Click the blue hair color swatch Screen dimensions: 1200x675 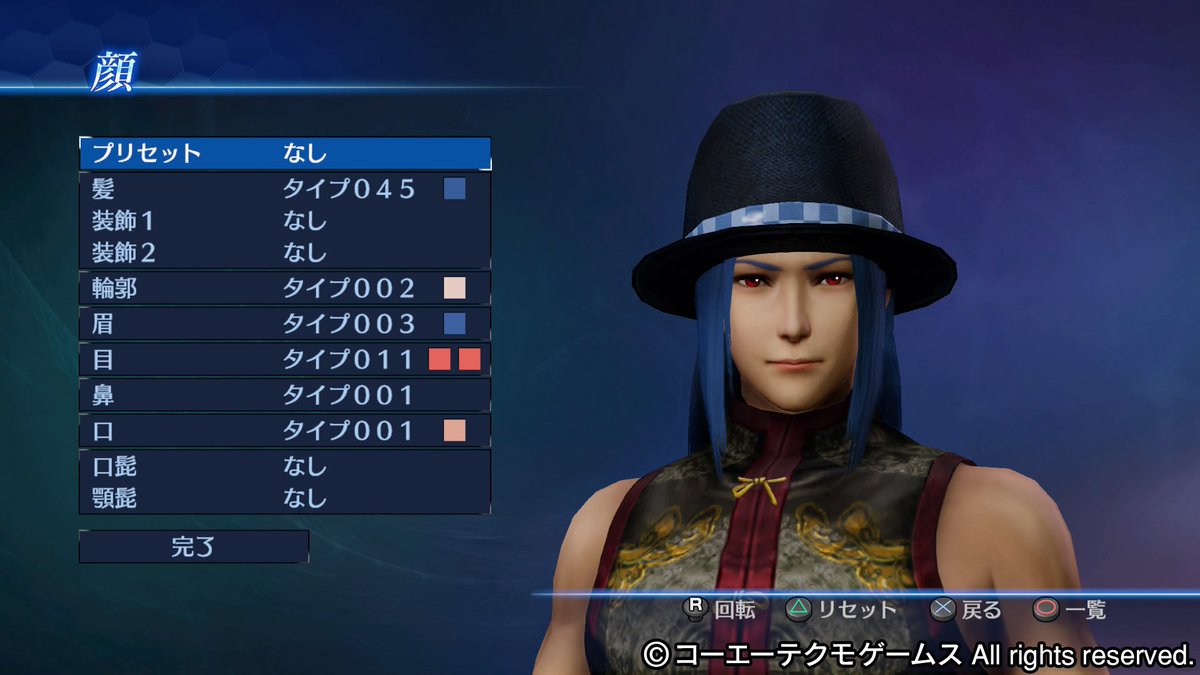pyautogui.click(x=455, y=189)
